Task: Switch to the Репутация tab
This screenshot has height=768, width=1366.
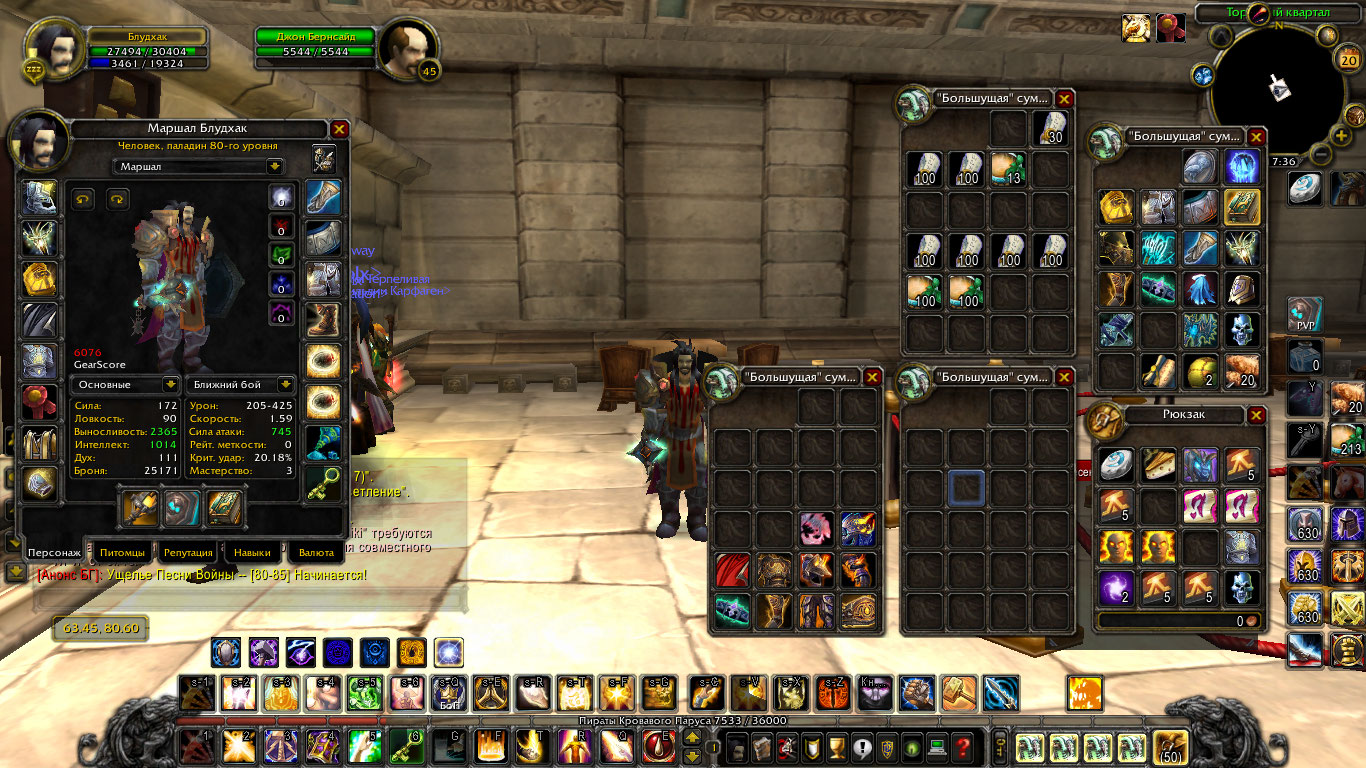Action: [x=188, y=552]
